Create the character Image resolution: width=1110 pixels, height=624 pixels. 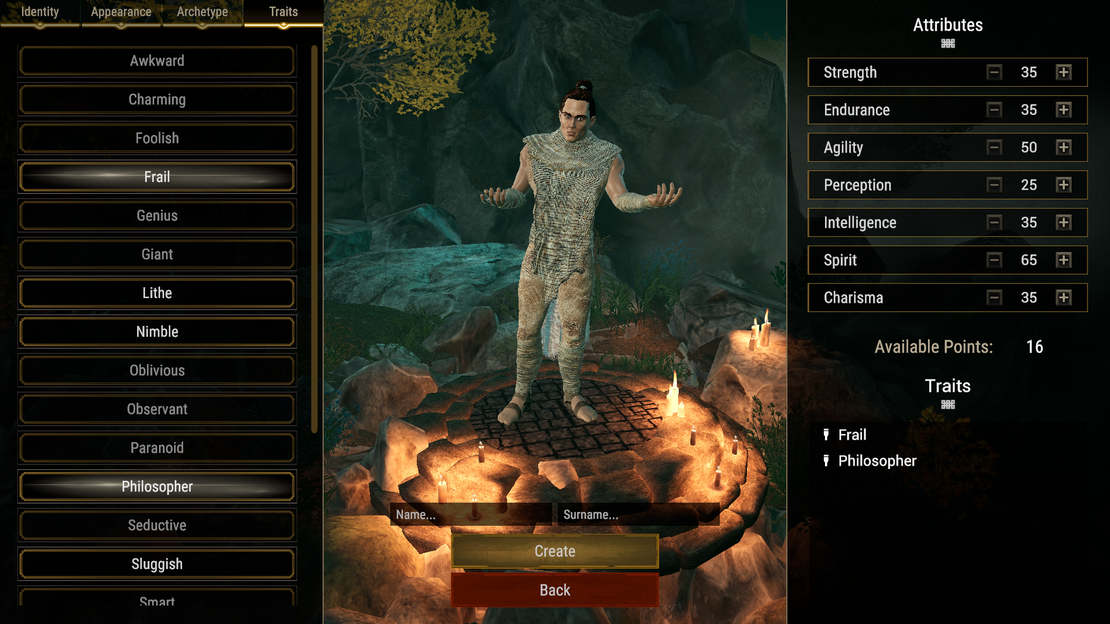click(555, 551)
